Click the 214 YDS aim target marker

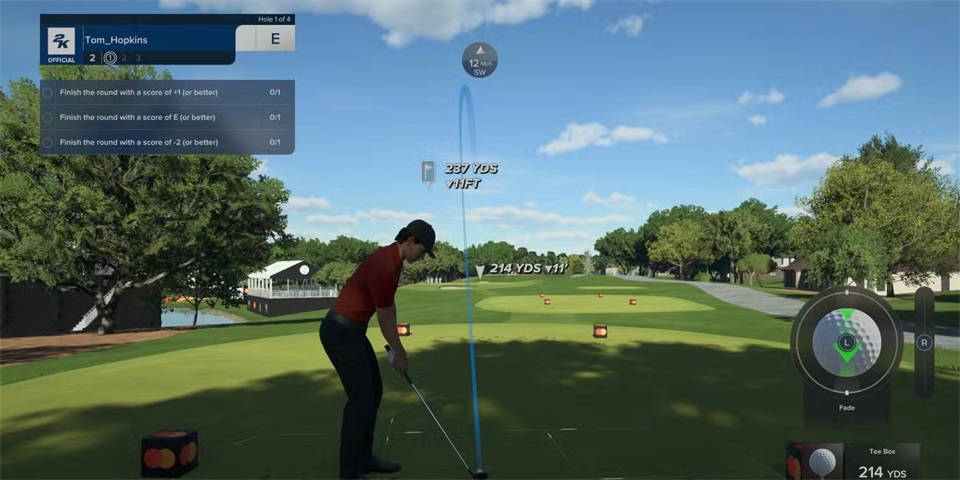click(481, 269)
